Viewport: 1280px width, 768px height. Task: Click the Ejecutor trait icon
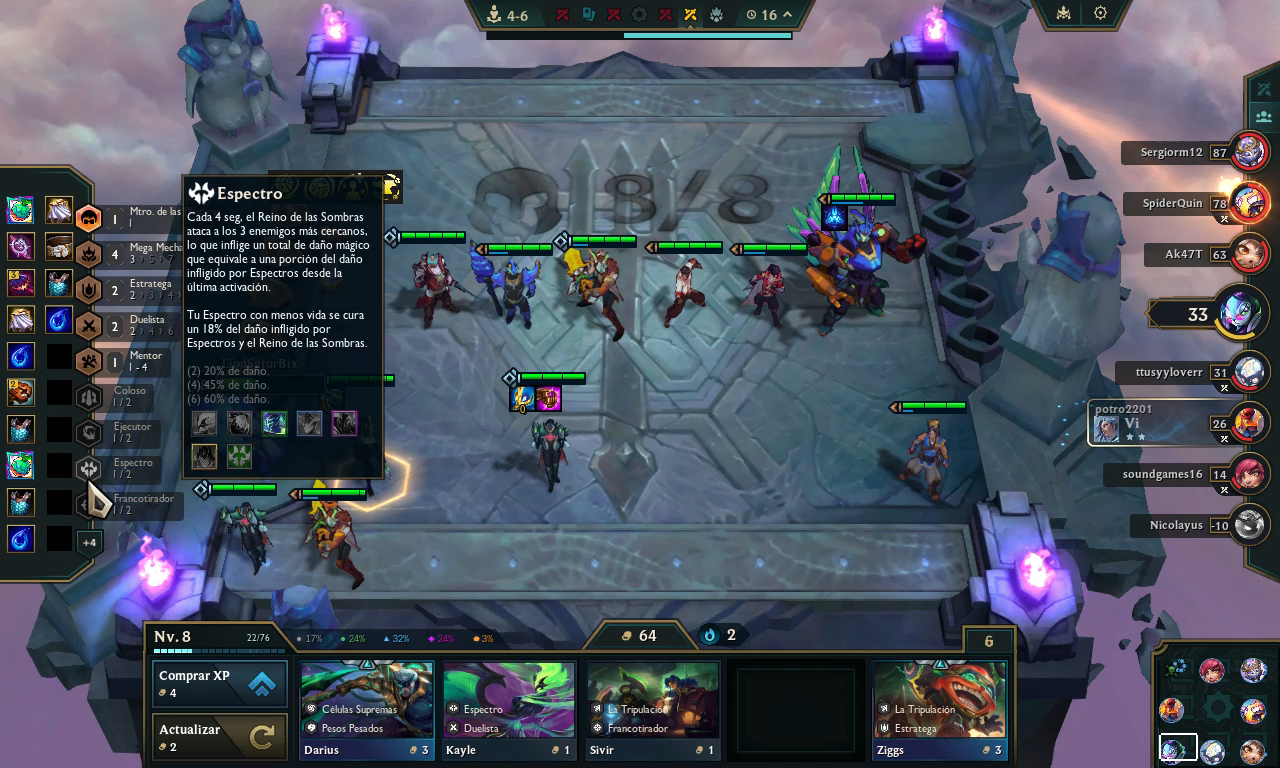tap(89, 430)
